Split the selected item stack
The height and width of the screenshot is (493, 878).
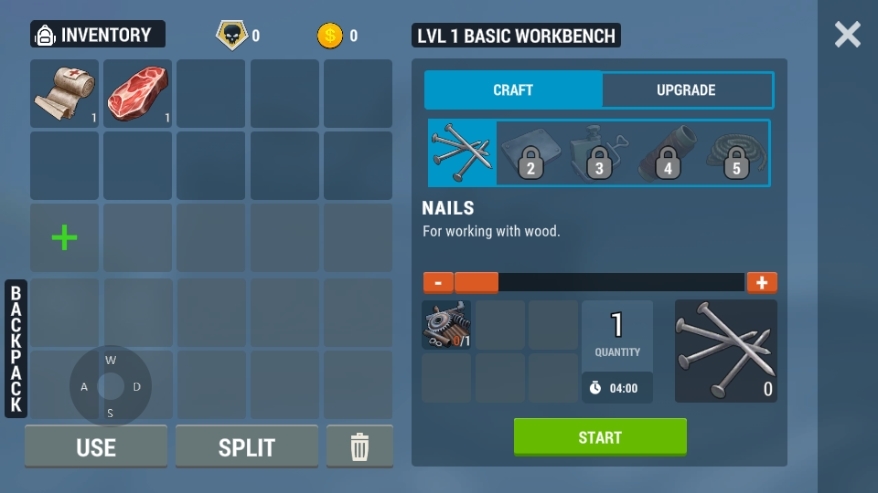click(x=246, y=447)
